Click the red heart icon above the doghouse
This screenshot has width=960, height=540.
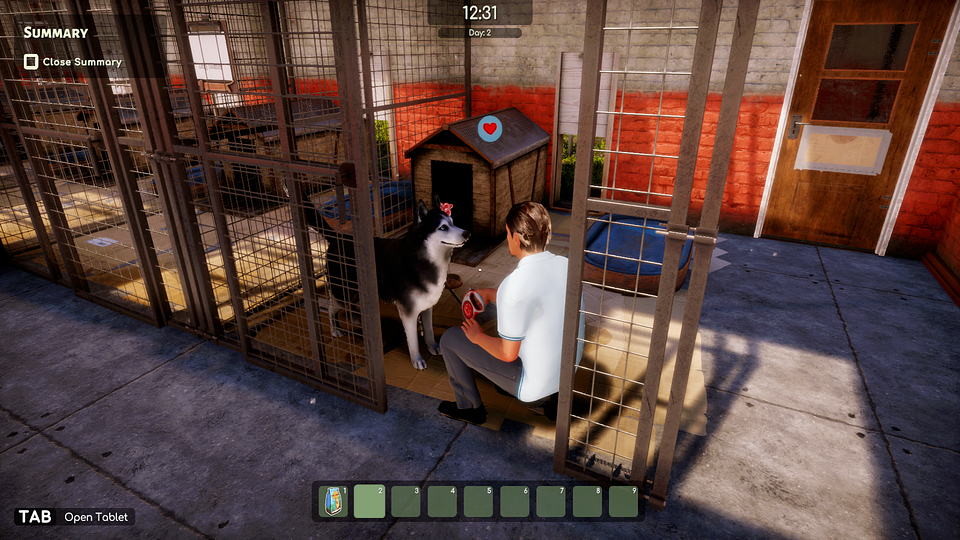[x=489, y=128]
